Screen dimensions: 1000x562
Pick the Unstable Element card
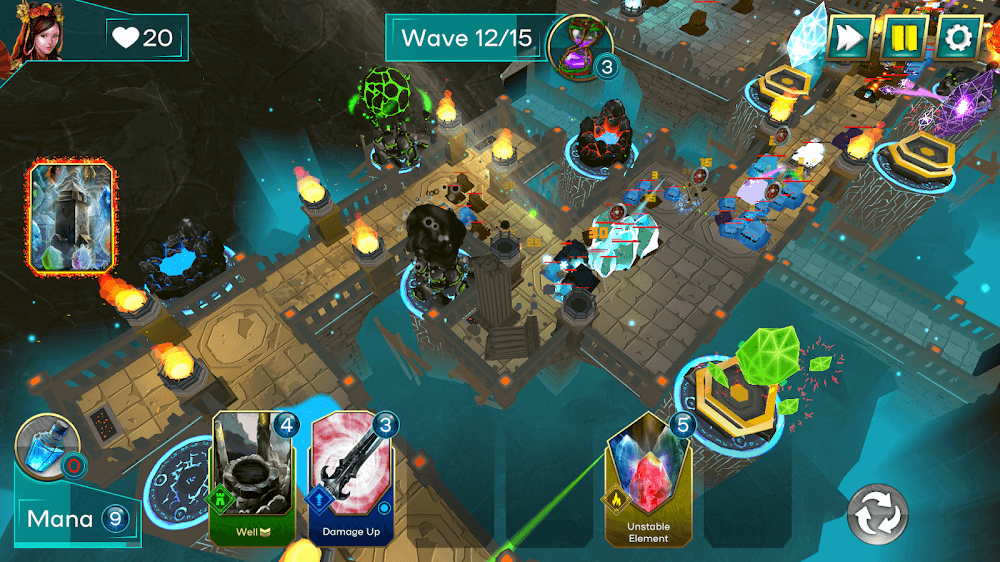649,480
